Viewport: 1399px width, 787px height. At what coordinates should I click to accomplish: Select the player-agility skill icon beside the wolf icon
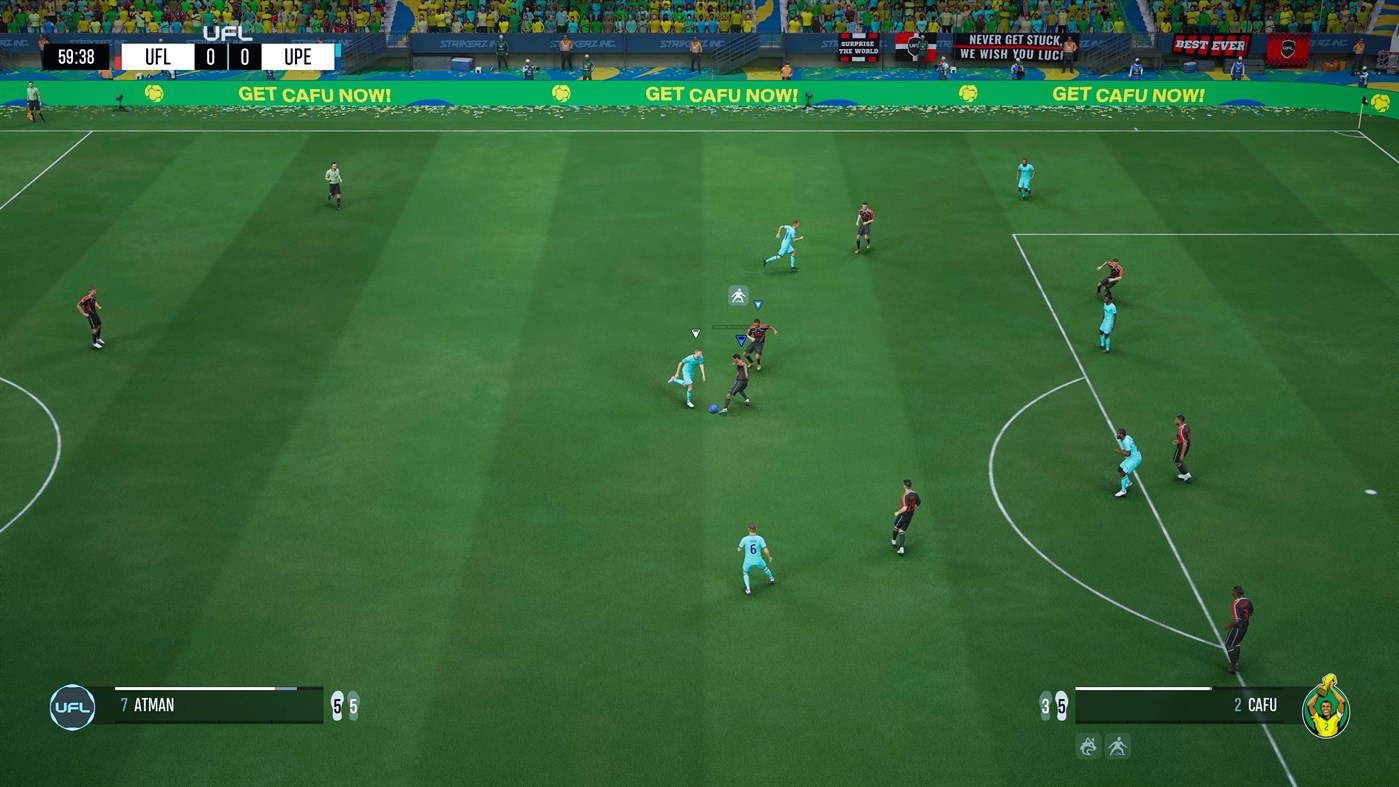pyautogui.click(x=1118, y=747)
